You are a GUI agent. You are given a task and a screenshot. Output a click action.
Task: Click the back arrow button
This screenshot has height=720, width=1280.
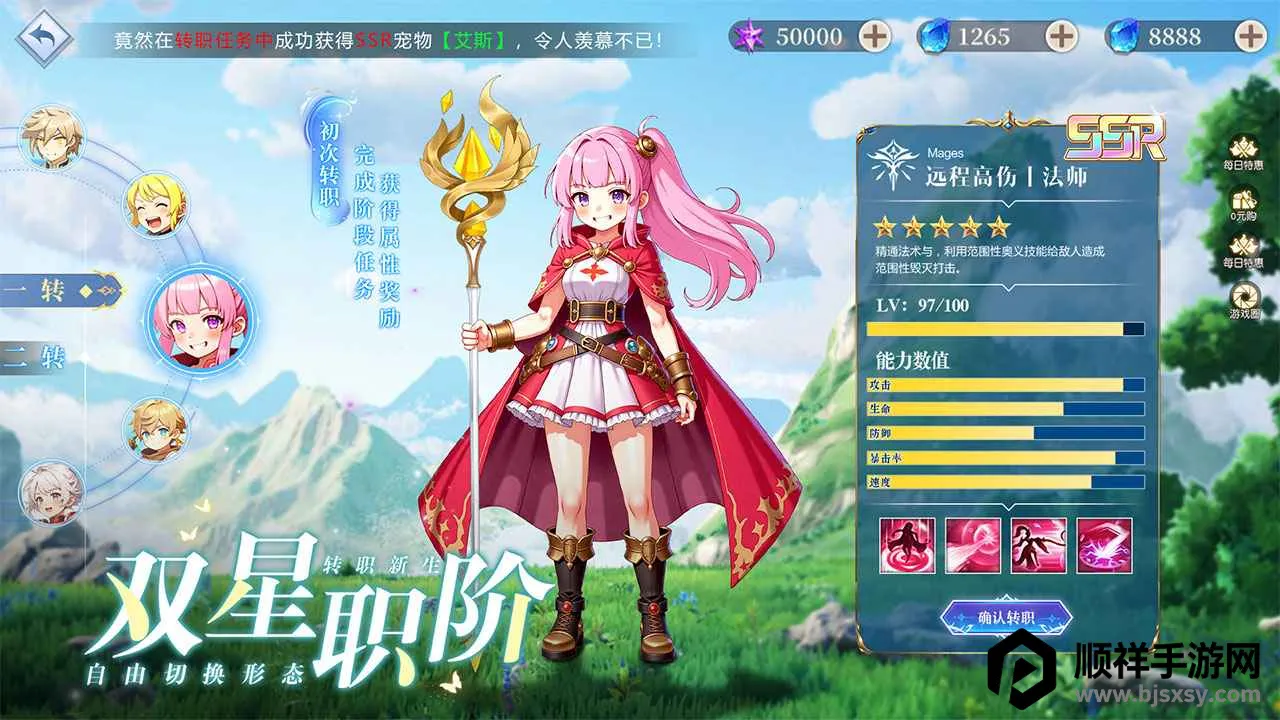(43, 39)
